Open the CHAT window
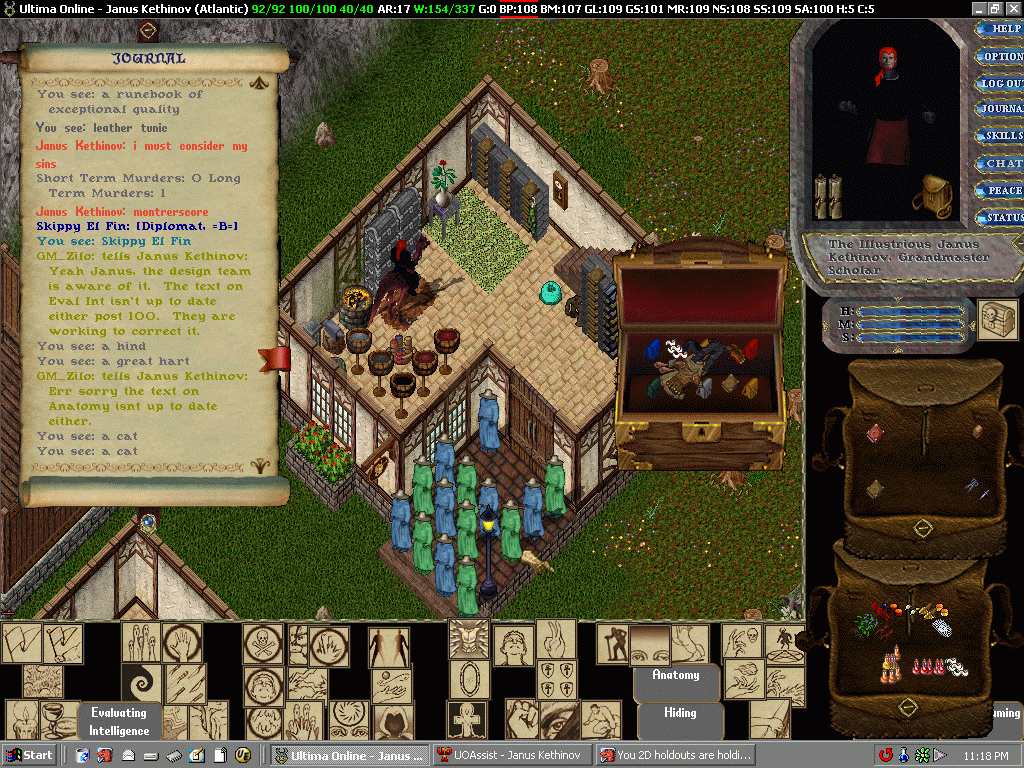 tap(1001, 163)
